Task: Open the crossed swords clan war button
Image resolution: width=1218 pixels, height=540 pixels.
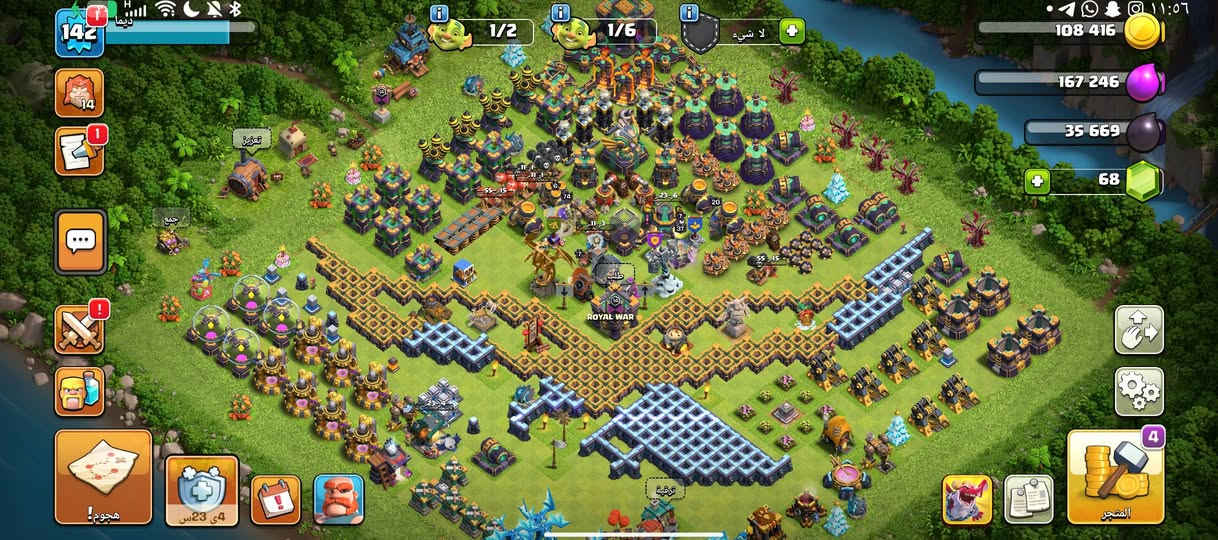Action: click(x=79, y=330)
